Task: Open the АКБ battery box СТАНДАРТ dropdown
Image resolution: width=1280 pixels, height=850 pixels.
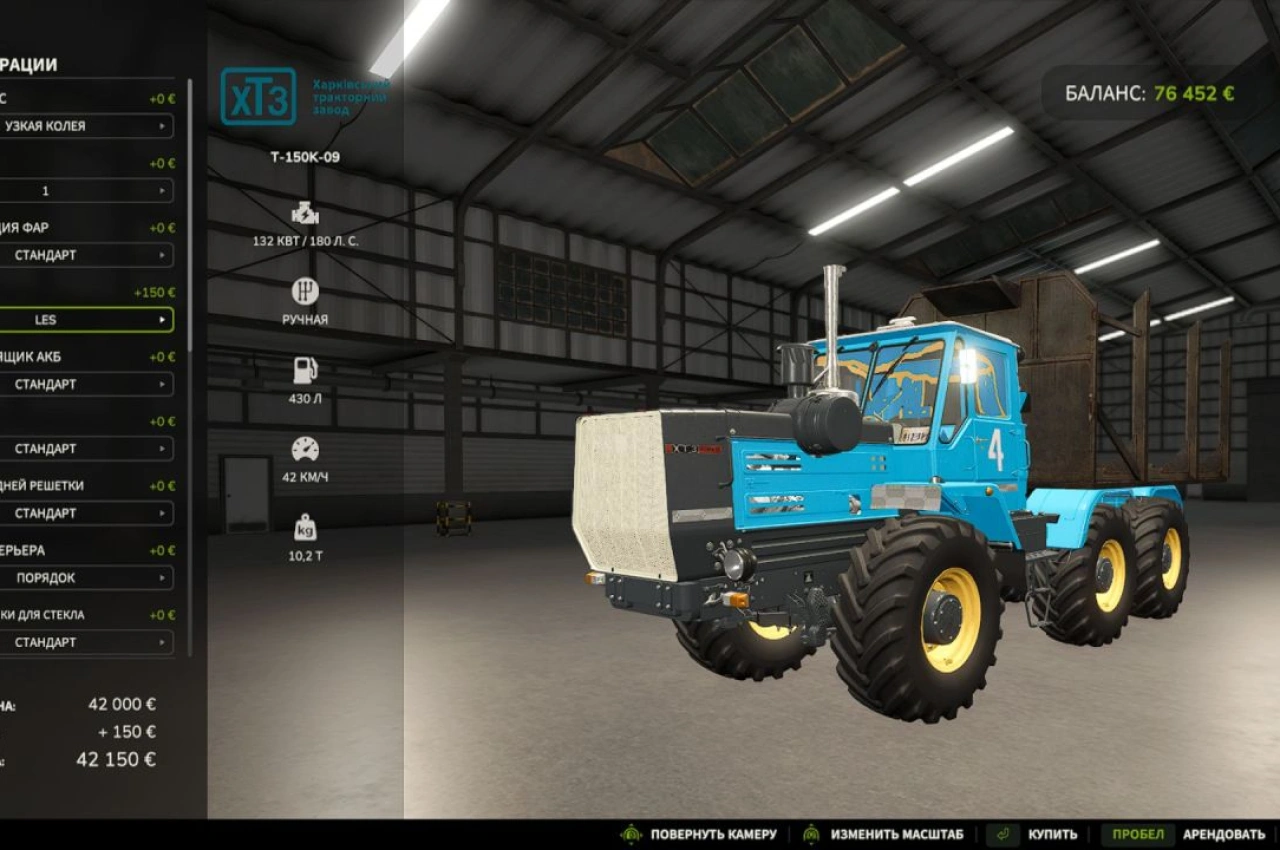Action: 87,384
